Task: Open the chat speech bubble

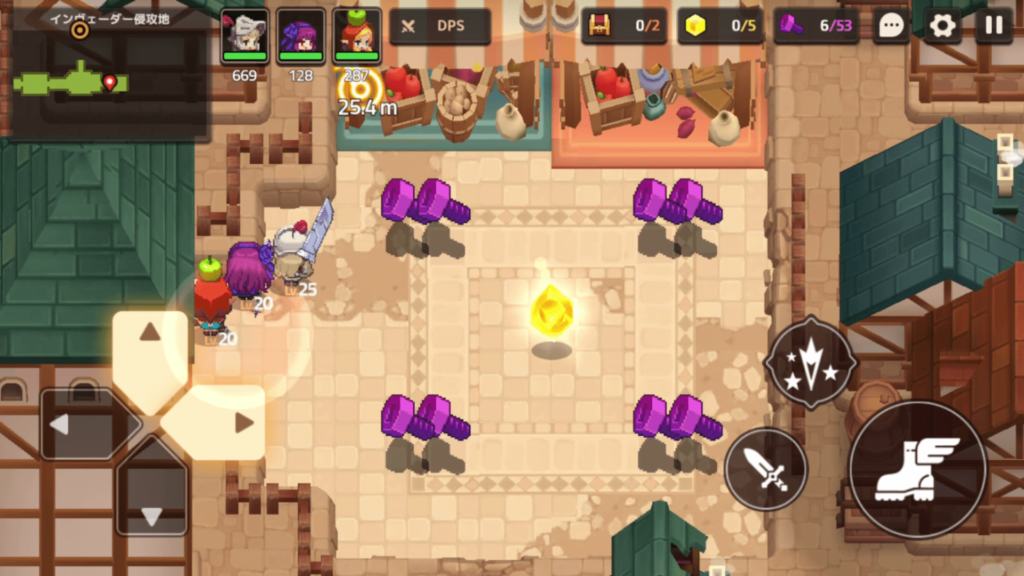Action: coord(890,26)
